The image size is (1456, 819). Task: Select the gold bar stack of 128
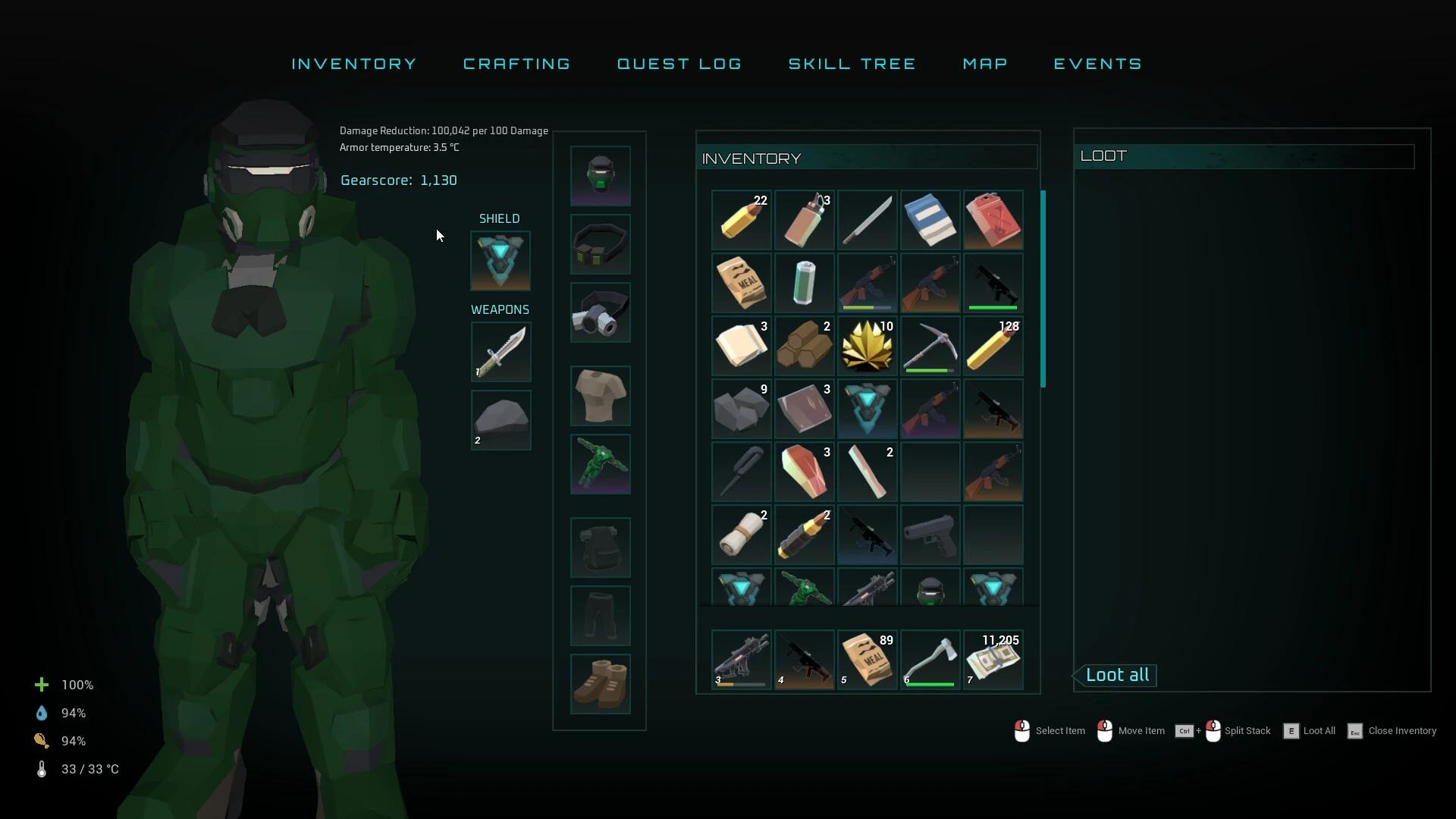[993, 345]
